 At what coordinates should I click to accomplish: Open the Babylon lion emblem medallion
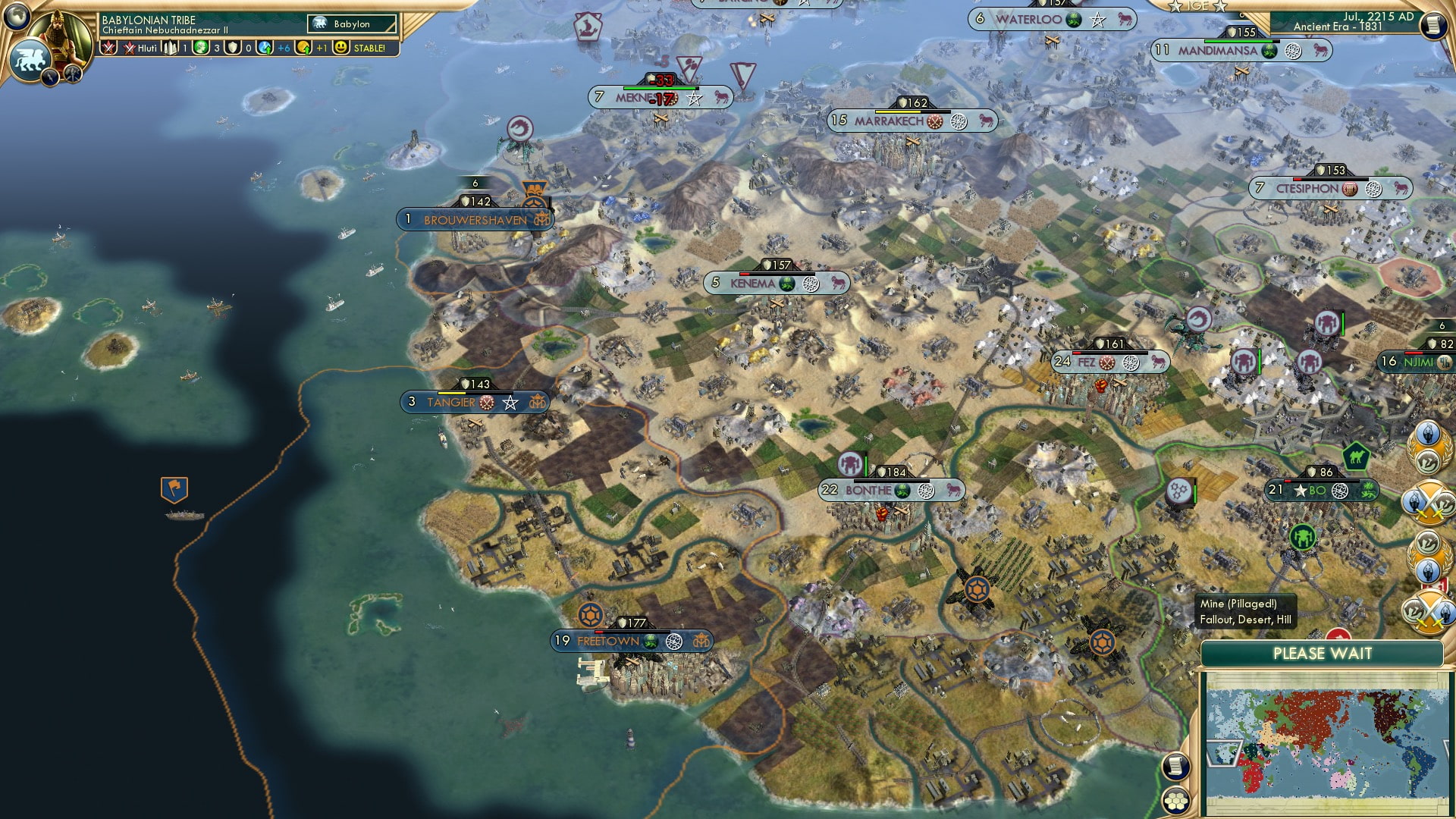point(32,60)
